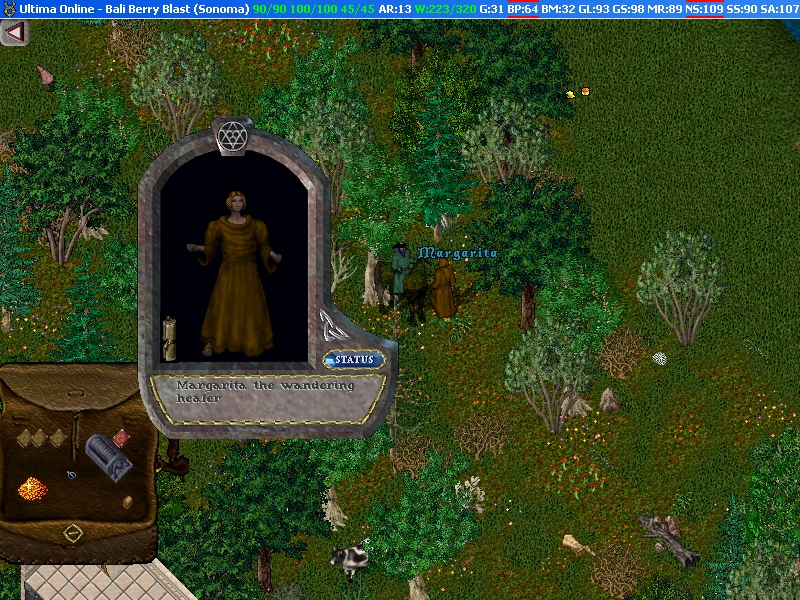Image resolution: width=800 pixels, height=600 pixels.
Task: Open the scroll on Margarita's paperdoll
Action: pyautogui.click(x=170, y=336)
